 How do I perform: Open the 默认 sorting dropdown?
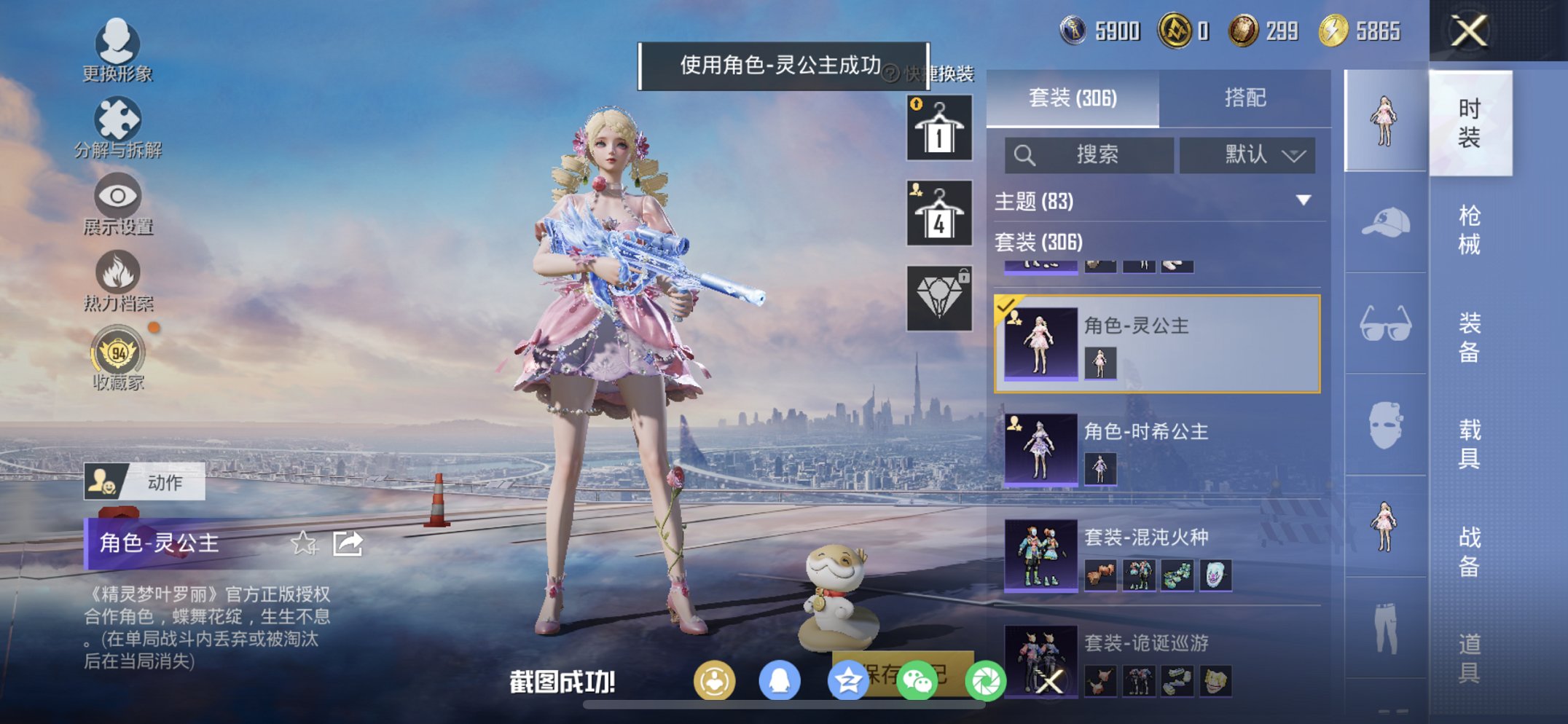tap(1247, 155)
